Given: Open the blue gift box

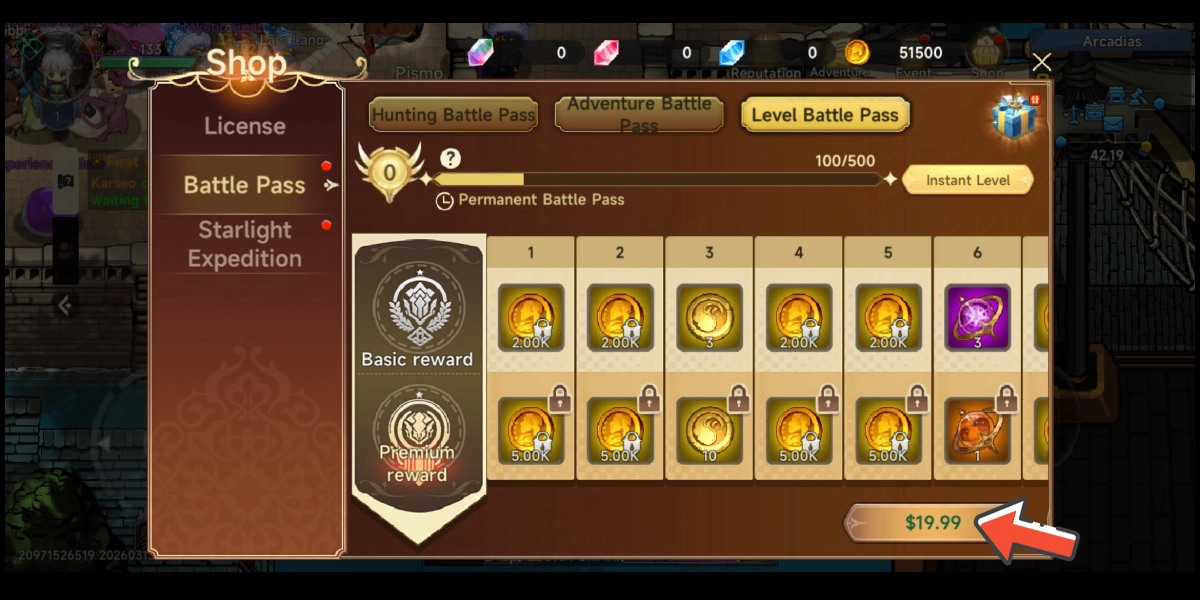Looking at the screenshot, I should (1014, 114).
